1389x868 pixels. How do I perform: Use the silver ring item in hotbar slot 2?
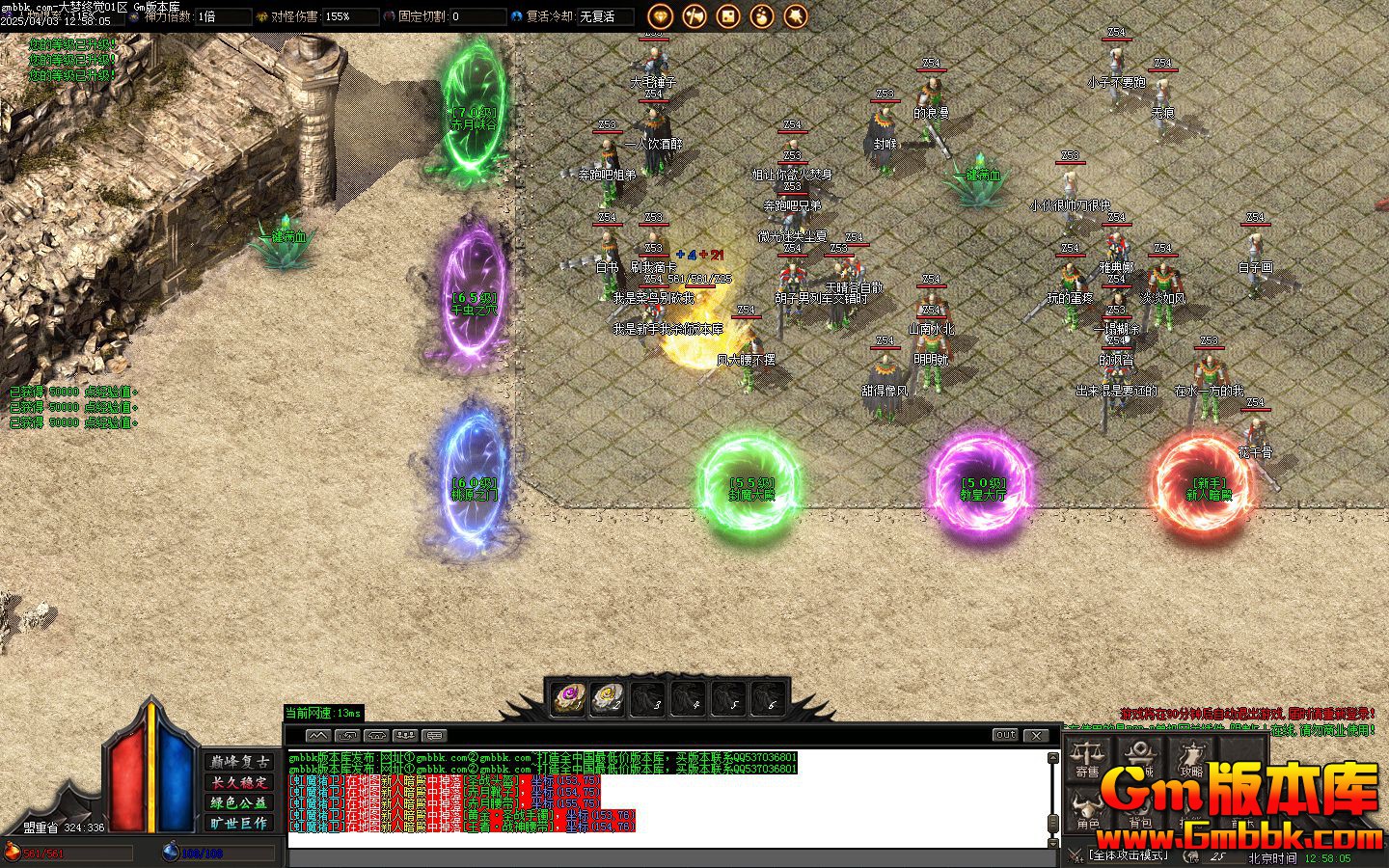(x=607, y=697)
